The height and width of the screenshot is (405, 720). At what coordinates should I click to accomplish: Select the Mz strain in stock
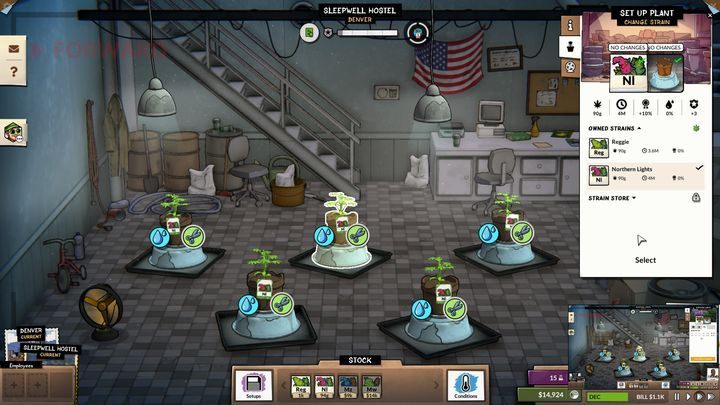coord(347,383)
